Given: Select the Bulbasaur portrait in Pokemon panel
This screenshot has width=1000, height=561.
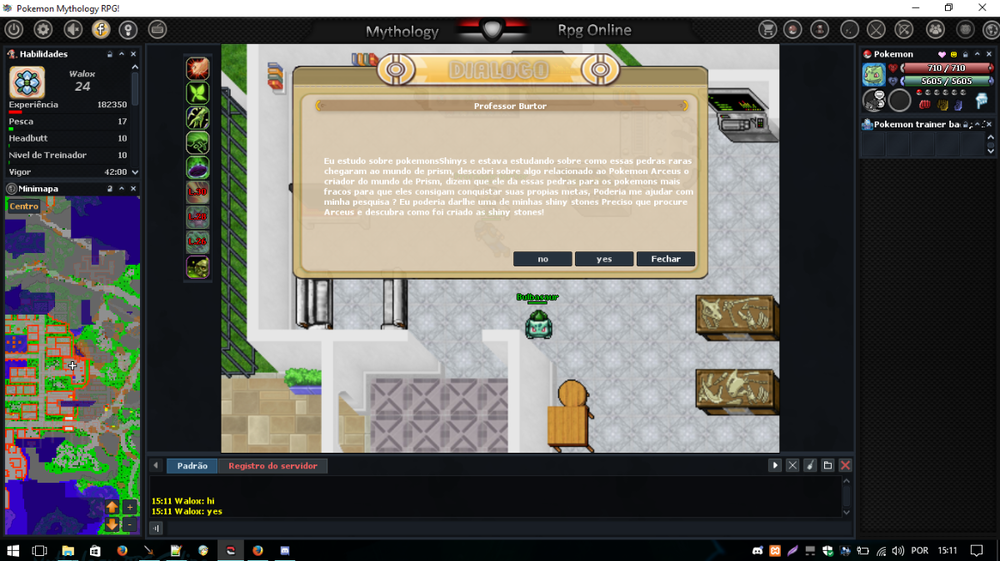Looking at the screenshot, I should point(874,75).
